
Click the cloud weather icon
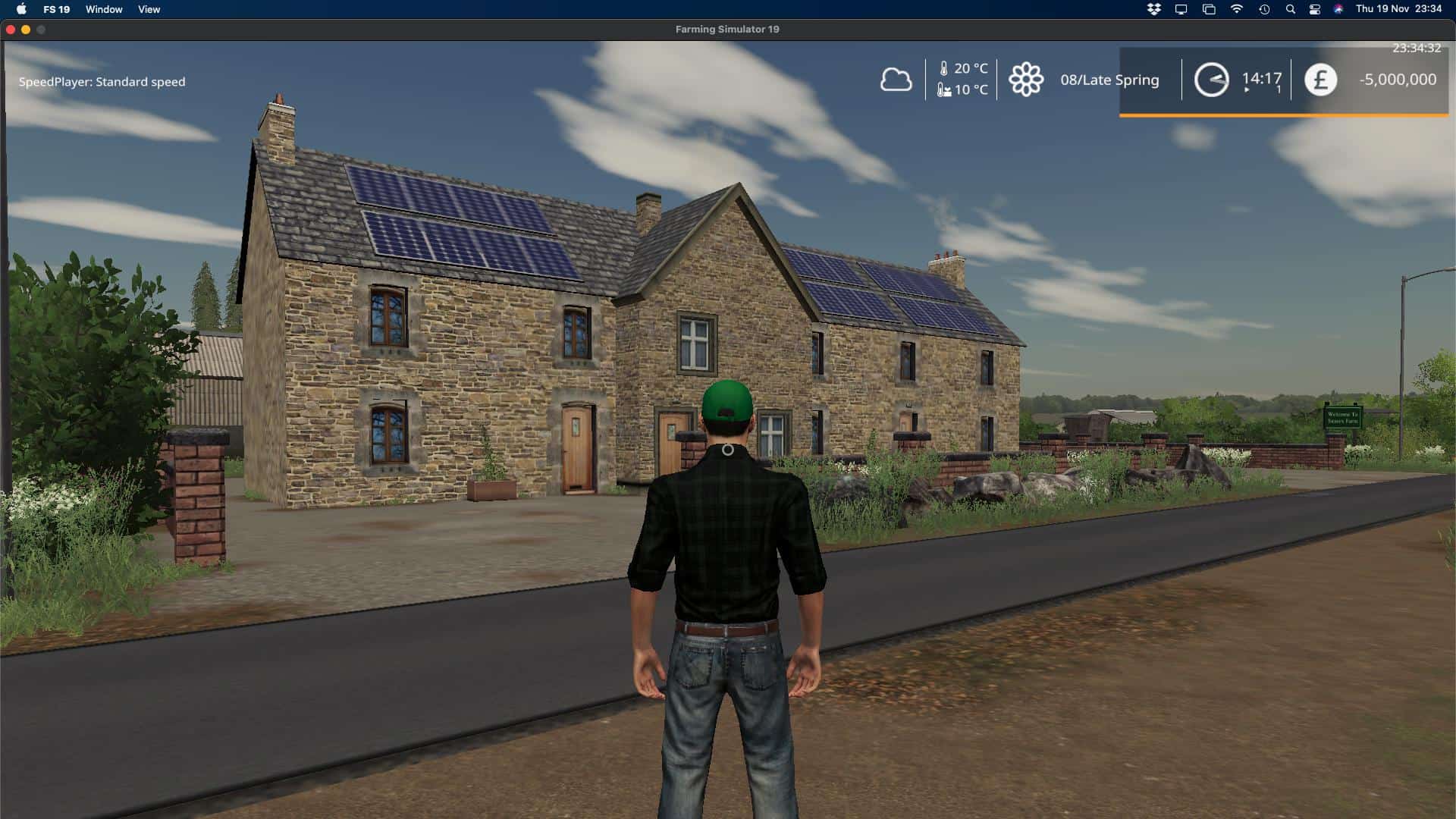pyautogui.click(x=896, y=80)
